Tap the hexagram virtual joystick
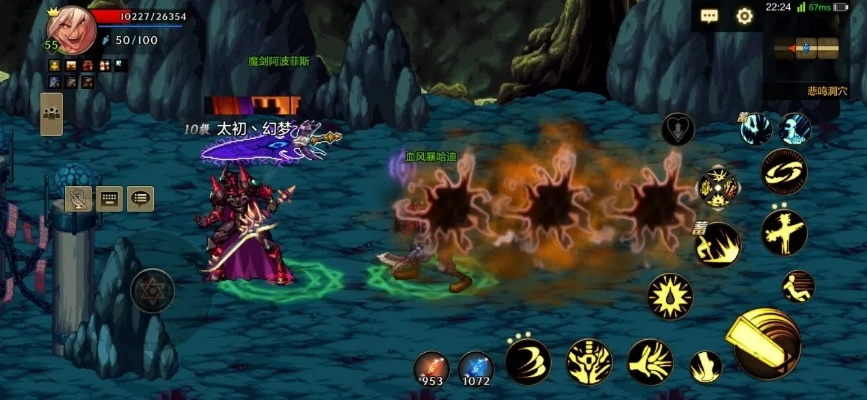 click(x=153, y=290)
